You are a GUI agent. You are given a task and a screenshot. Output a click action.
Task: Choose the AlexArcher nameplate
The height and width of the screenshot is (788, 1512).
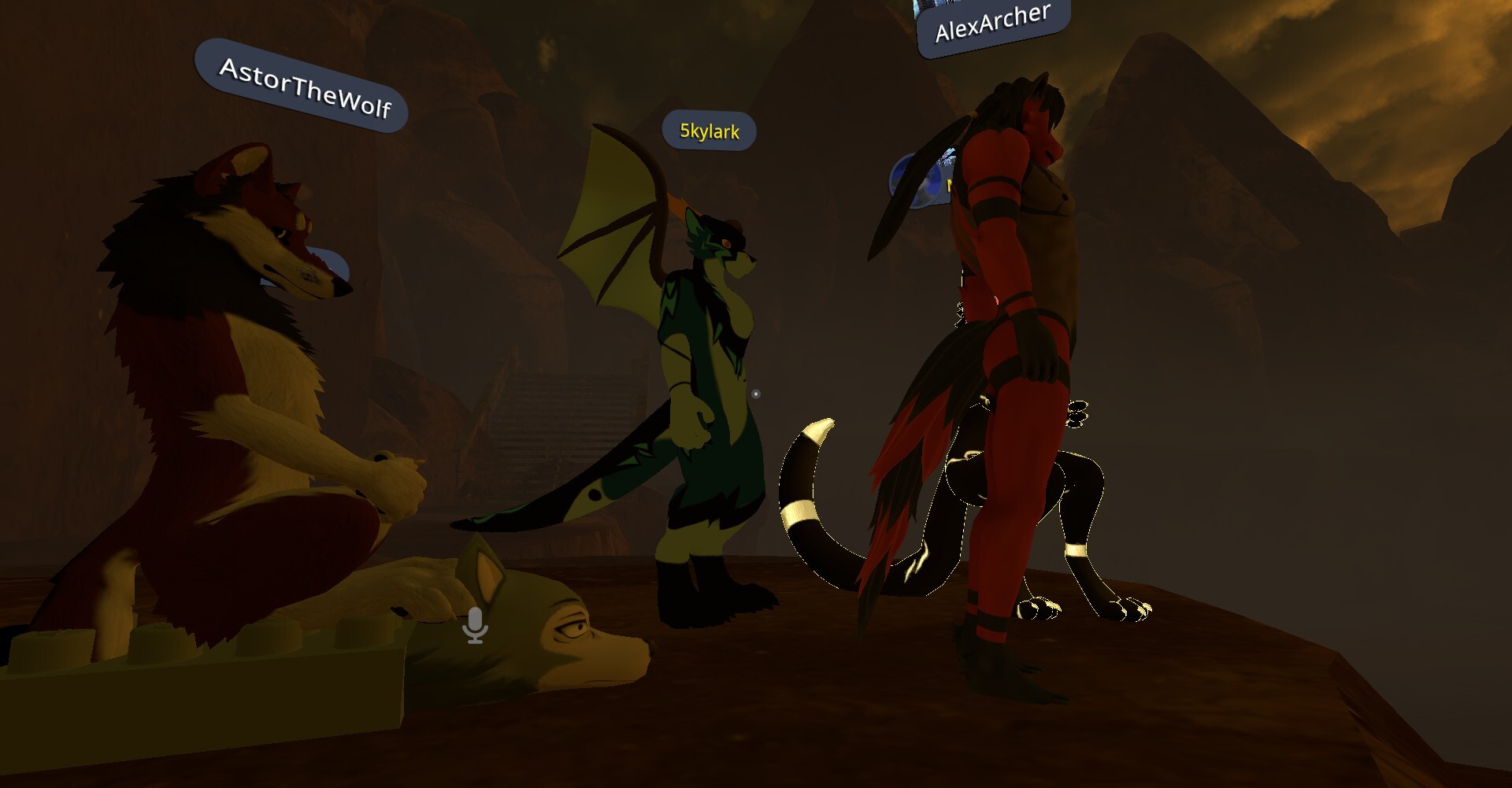coord(992,25)
